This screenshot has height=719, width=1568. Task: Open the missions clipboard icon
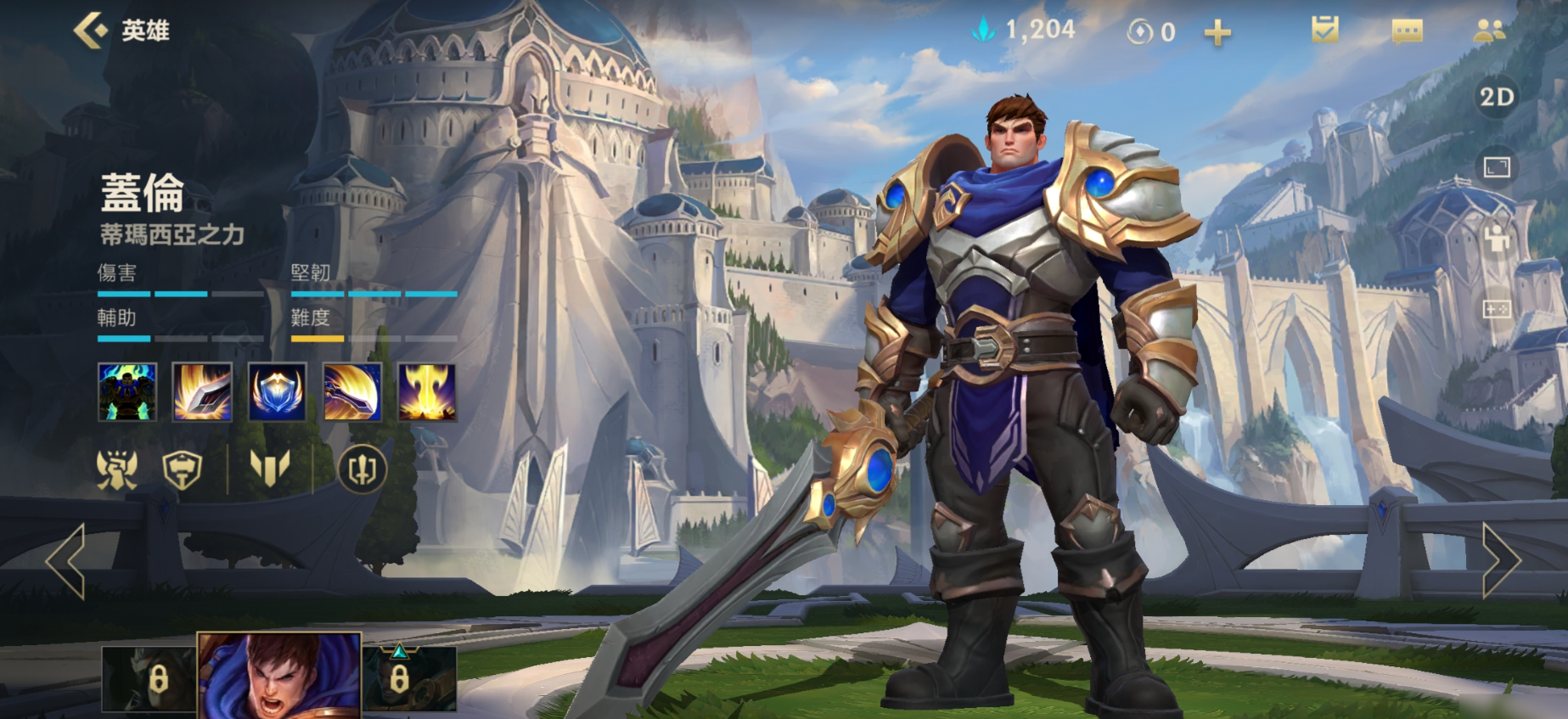(1324, 31)
